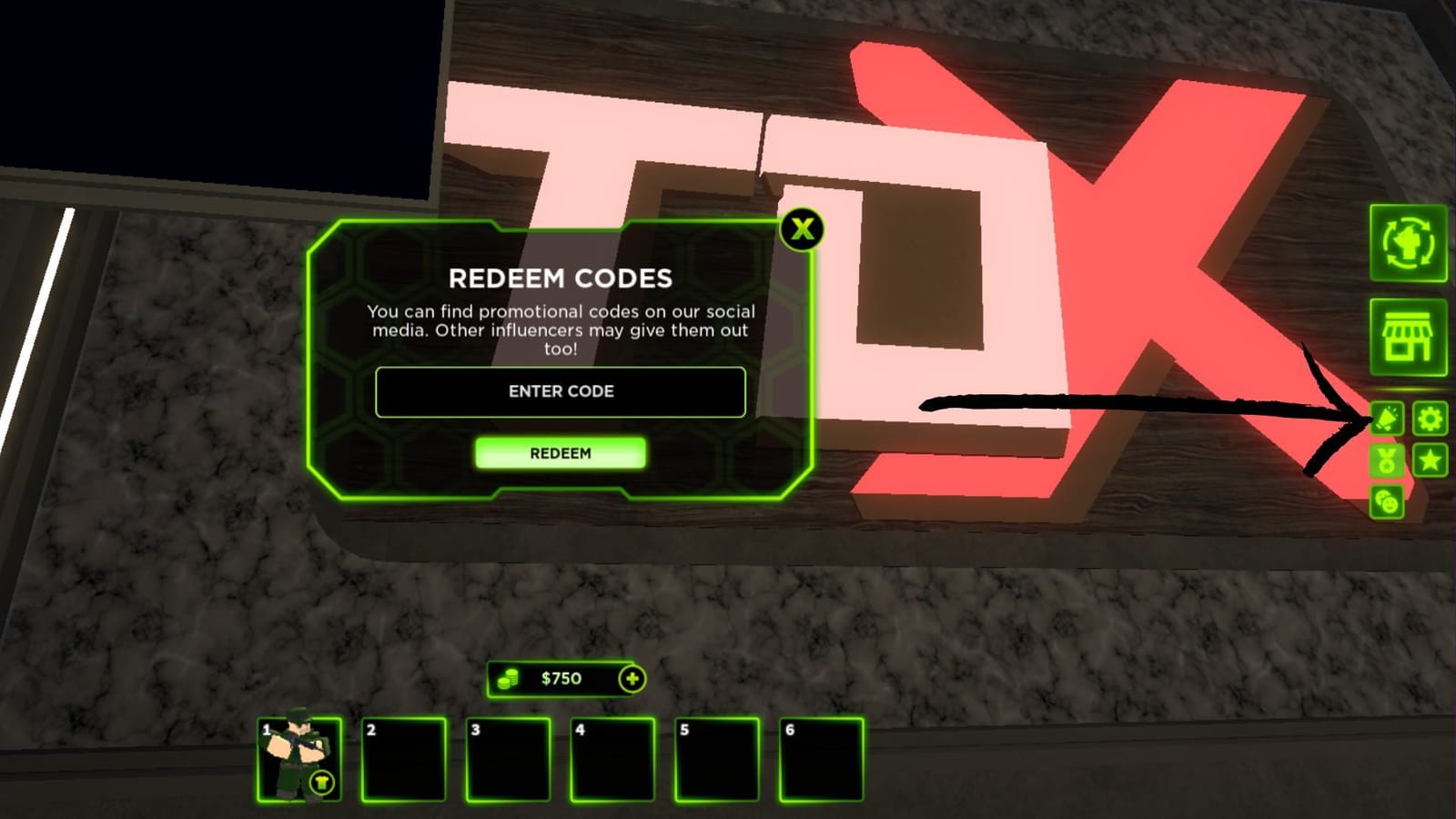This screenshot has width=1456, height=819.
Task: Open the Settings gear icon
Action: [x=1431, y=420]
